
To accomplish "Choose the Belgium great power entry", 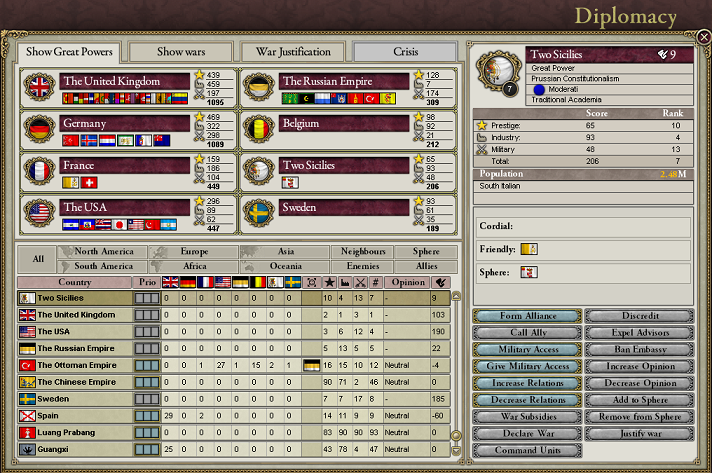I will point(345,122).
